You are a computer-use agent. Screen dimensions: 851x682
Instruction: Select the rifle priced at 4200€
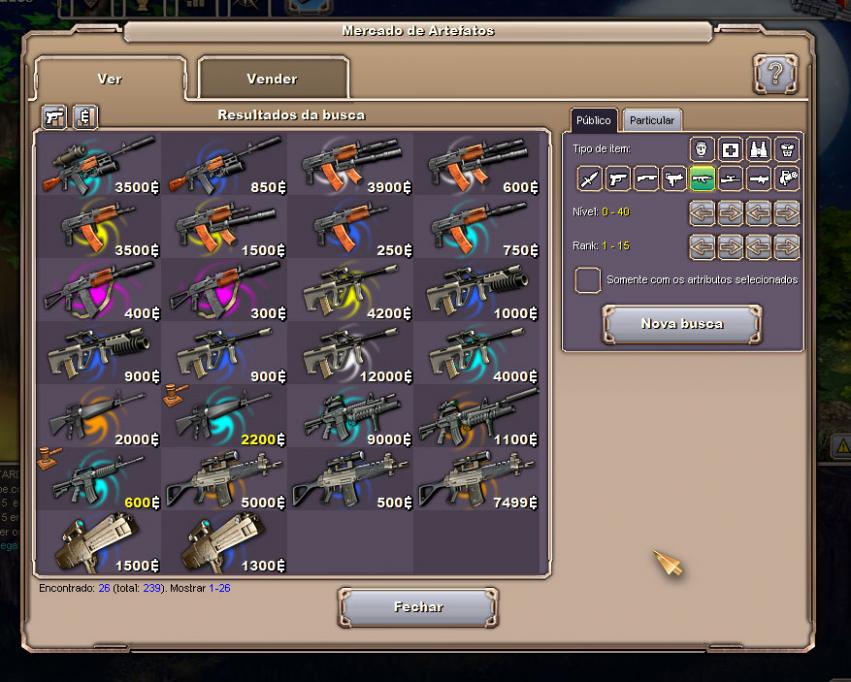pos(349,290)
